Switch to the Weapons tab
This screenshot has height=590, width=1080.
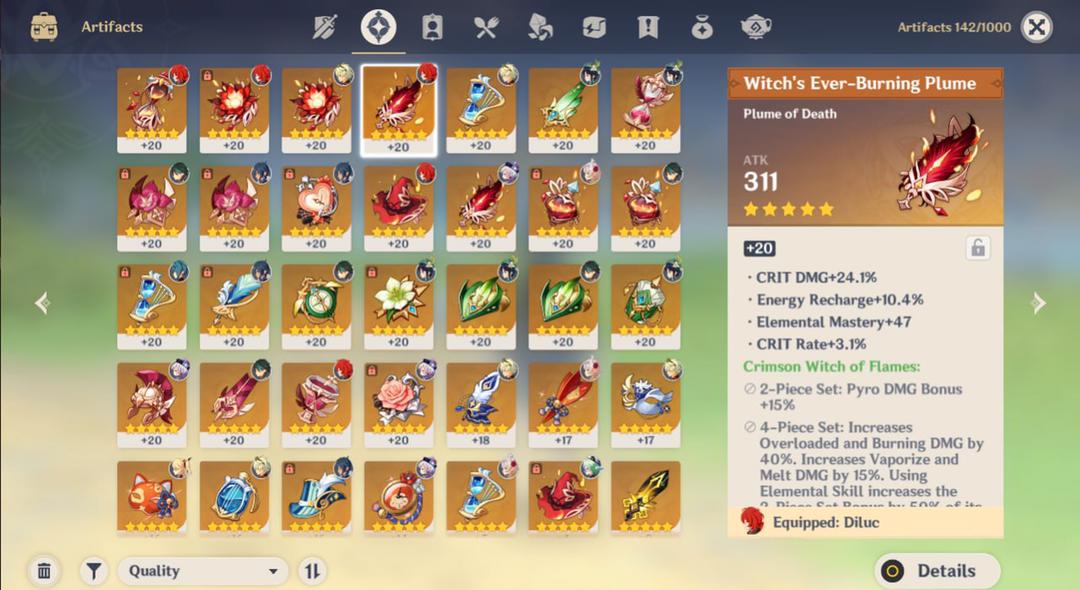(325, 27)
